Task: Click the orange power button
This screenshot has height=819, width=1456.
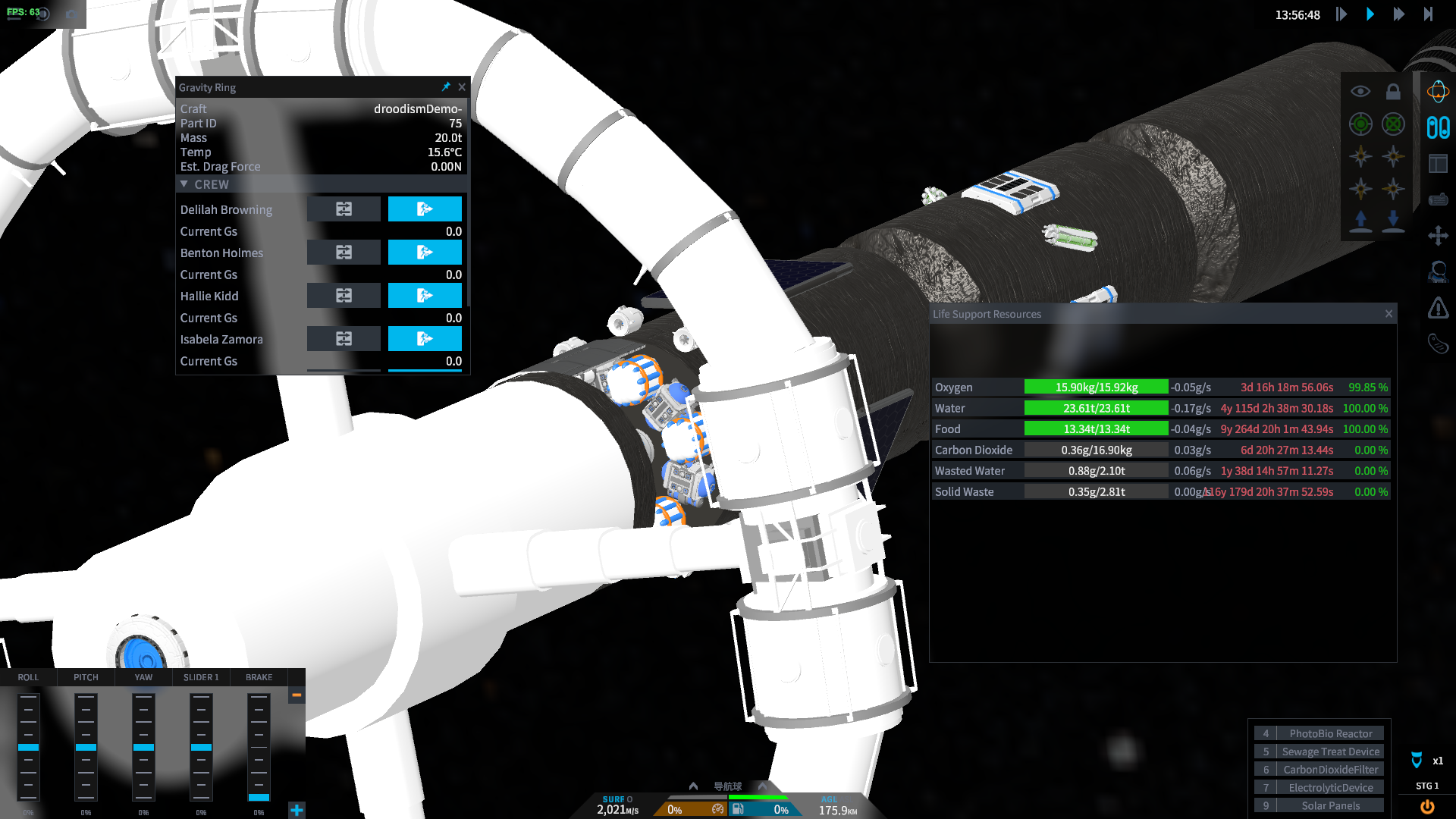Action: coord(1427,807)
